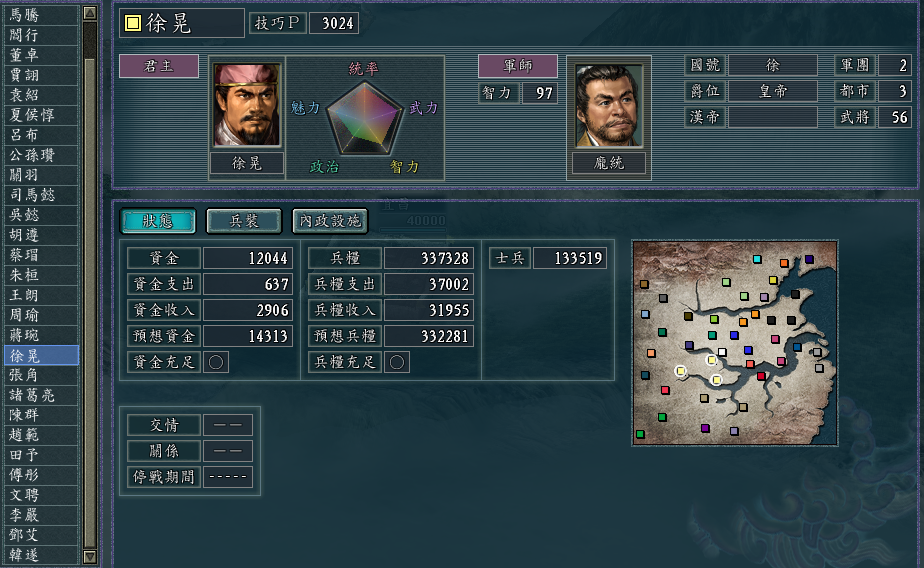Choose 鄧艾 from the ruler list

point(39,535)
